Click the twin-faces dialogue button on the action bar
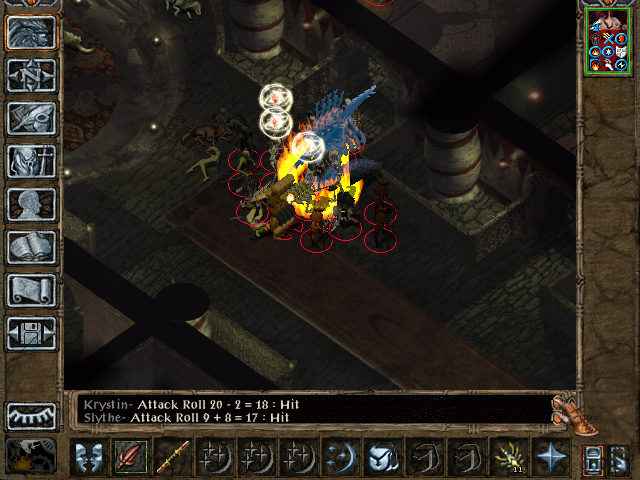This screenshot has width=640, height=480. click(88, 457)
